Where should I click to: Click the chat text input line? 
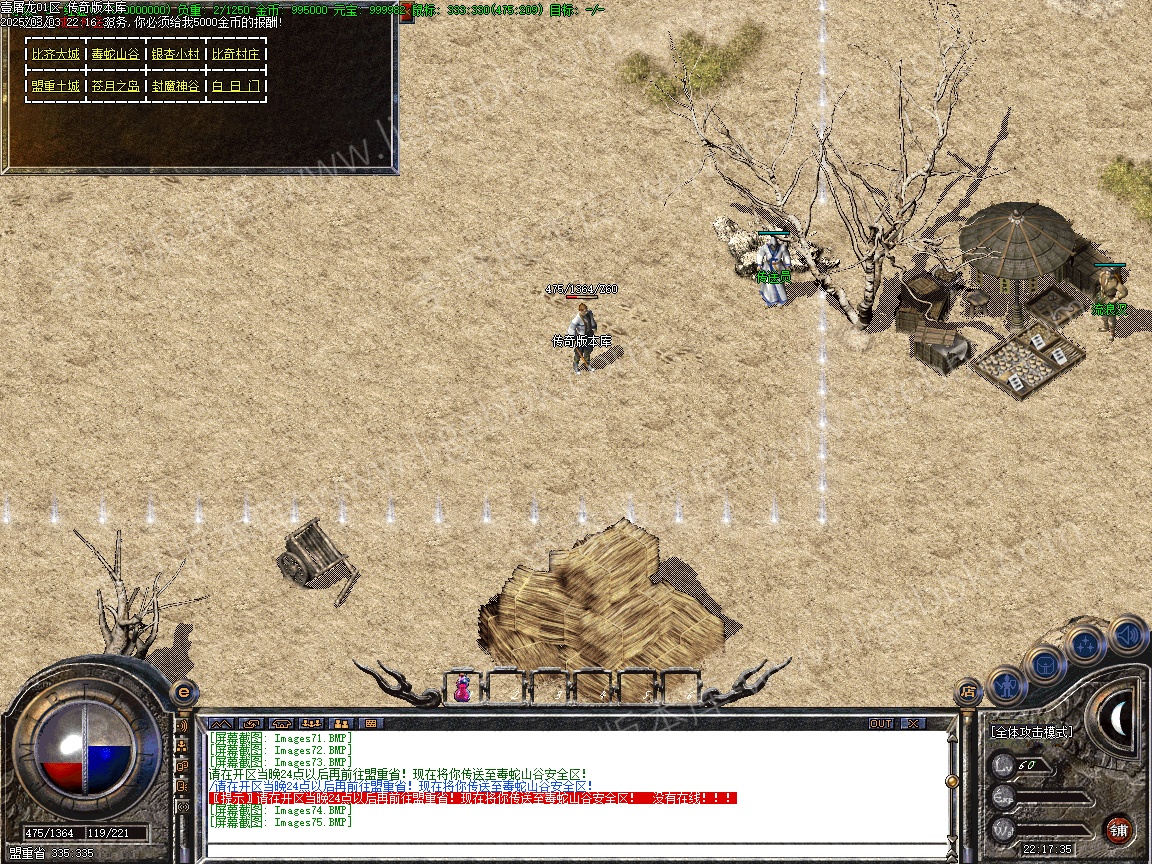[x=575, y=850]
